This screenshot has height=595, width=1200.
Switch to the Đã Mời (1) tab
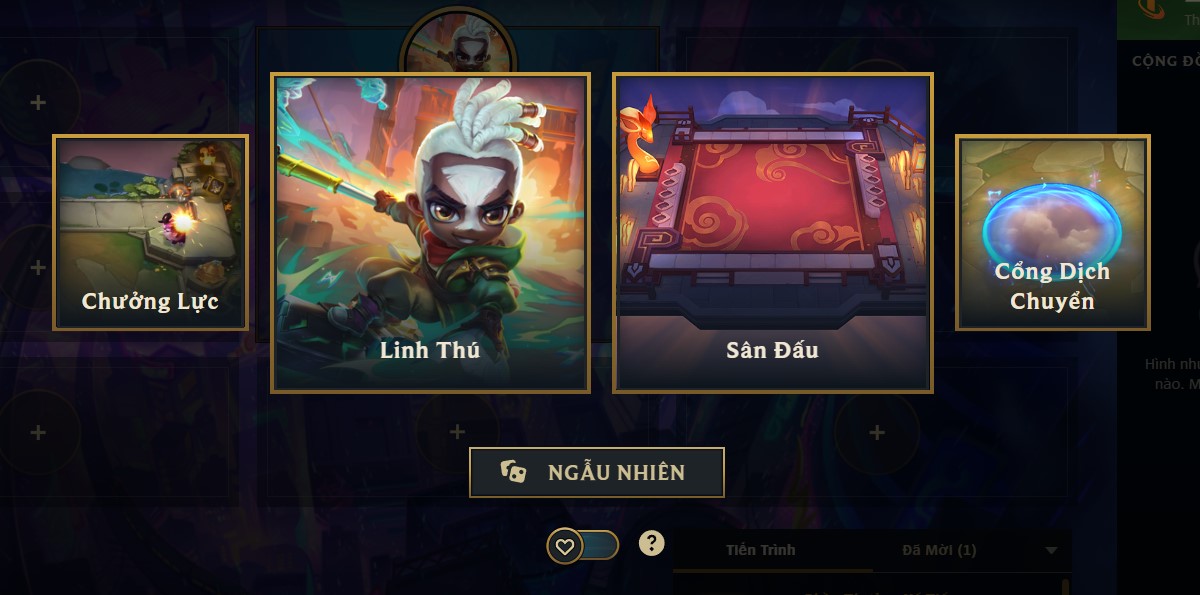pos(938,550)
